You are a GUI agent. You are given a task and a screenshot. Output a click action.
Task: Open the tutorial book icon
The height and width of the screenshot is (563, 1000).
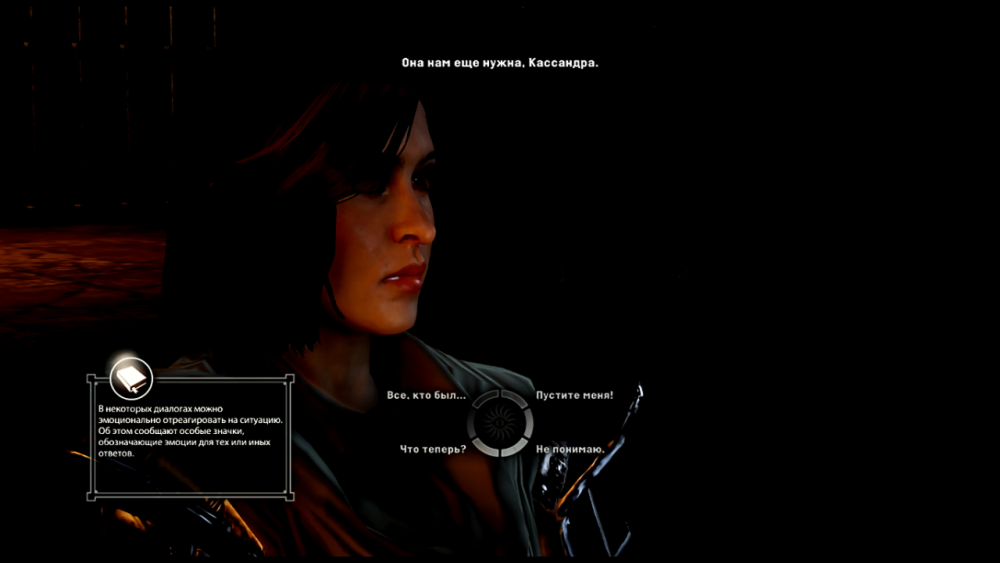pyautogui.click(x=130, y=377)
